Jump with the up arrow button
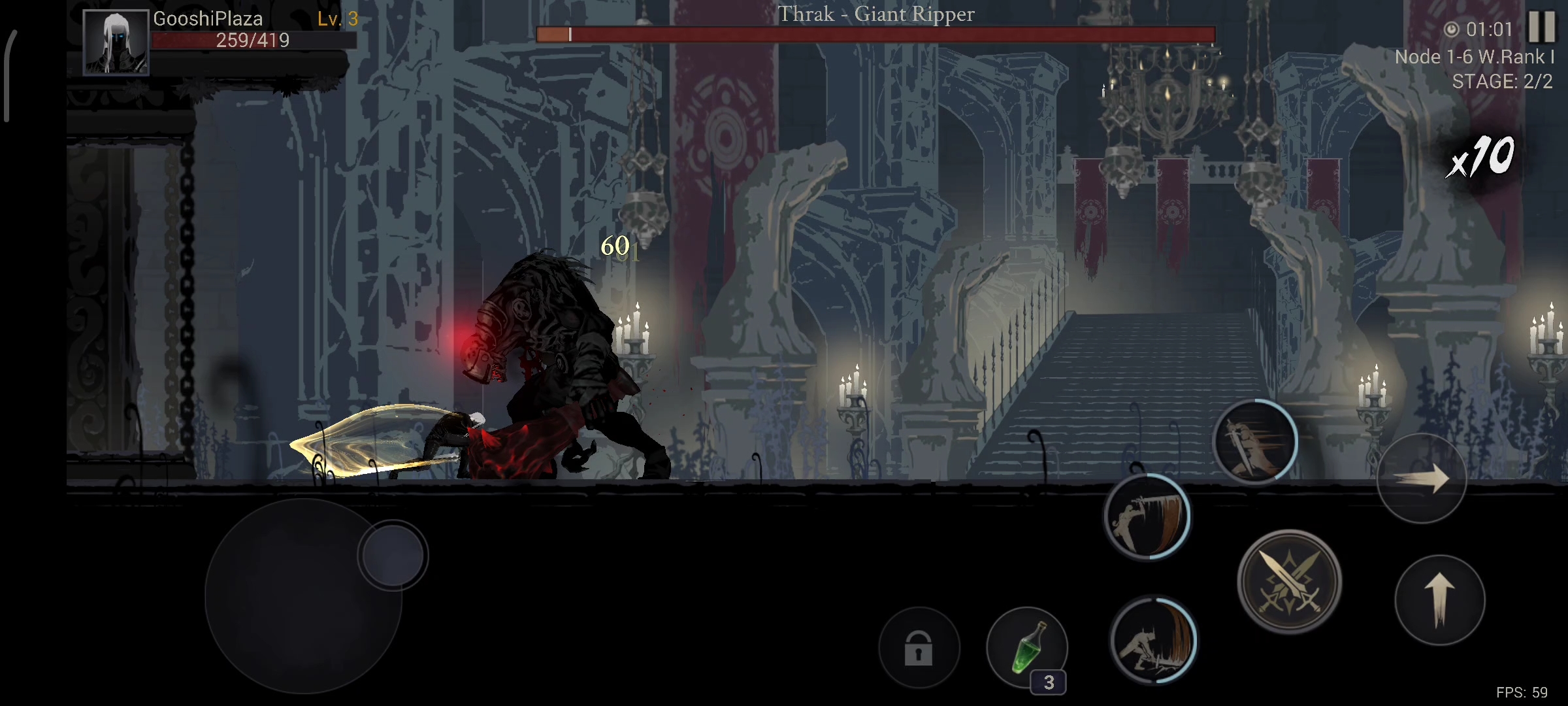Screen dimensions: 1568x706 point(1439,599)
